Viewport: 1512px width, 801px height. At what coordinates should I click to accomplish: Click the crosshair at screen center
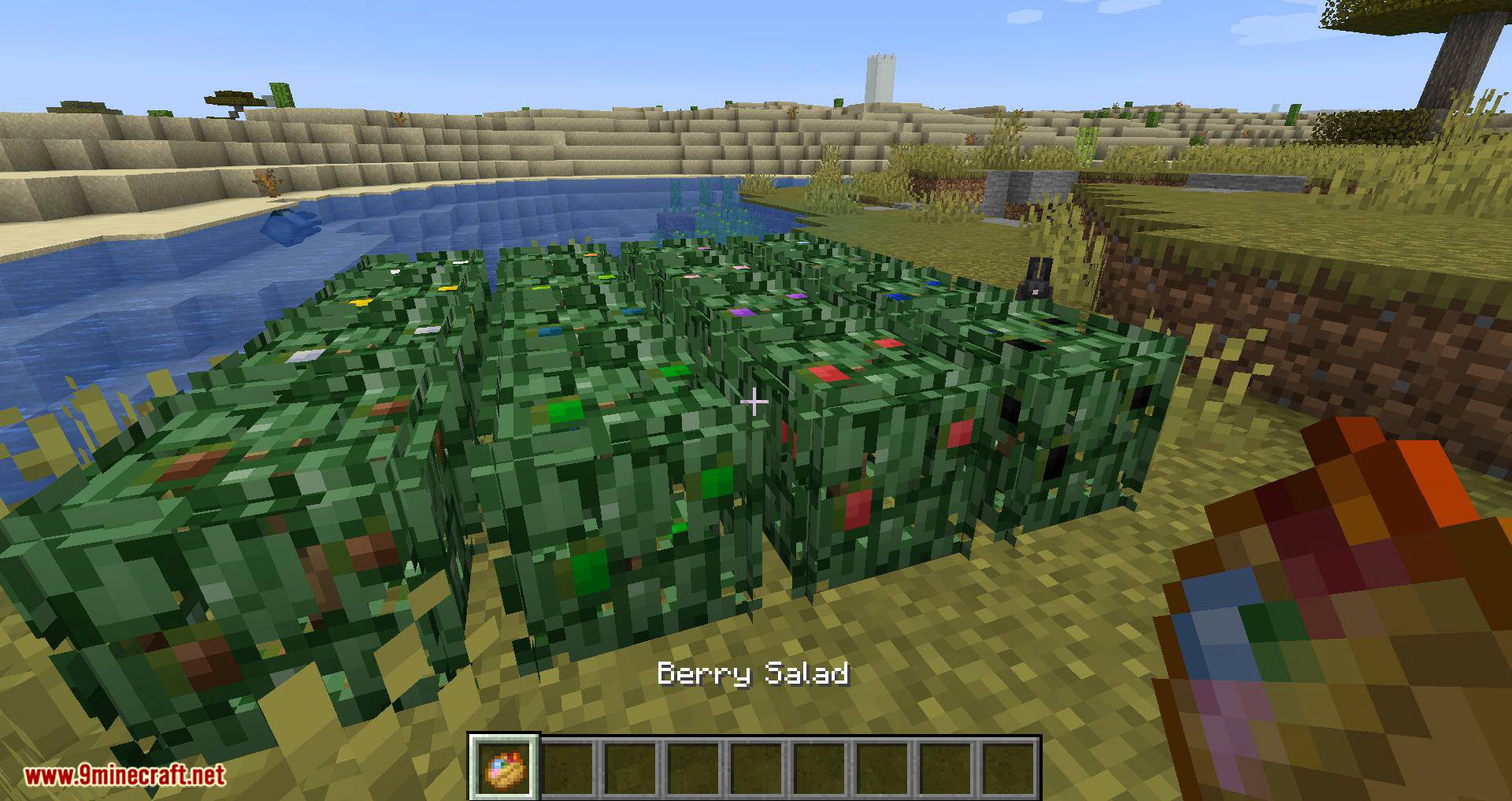[x=754, y=402]
